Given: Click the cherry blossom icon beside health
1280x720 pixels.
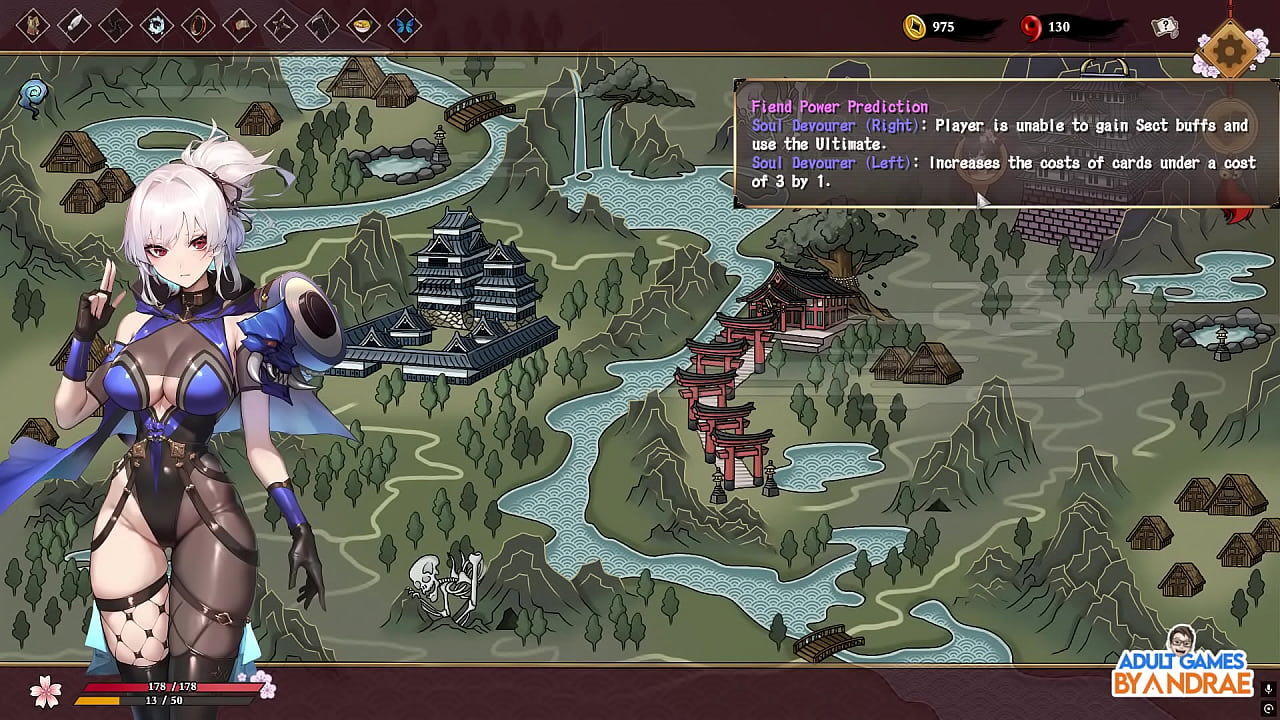Looking at the screenshot, I should 45,689.
